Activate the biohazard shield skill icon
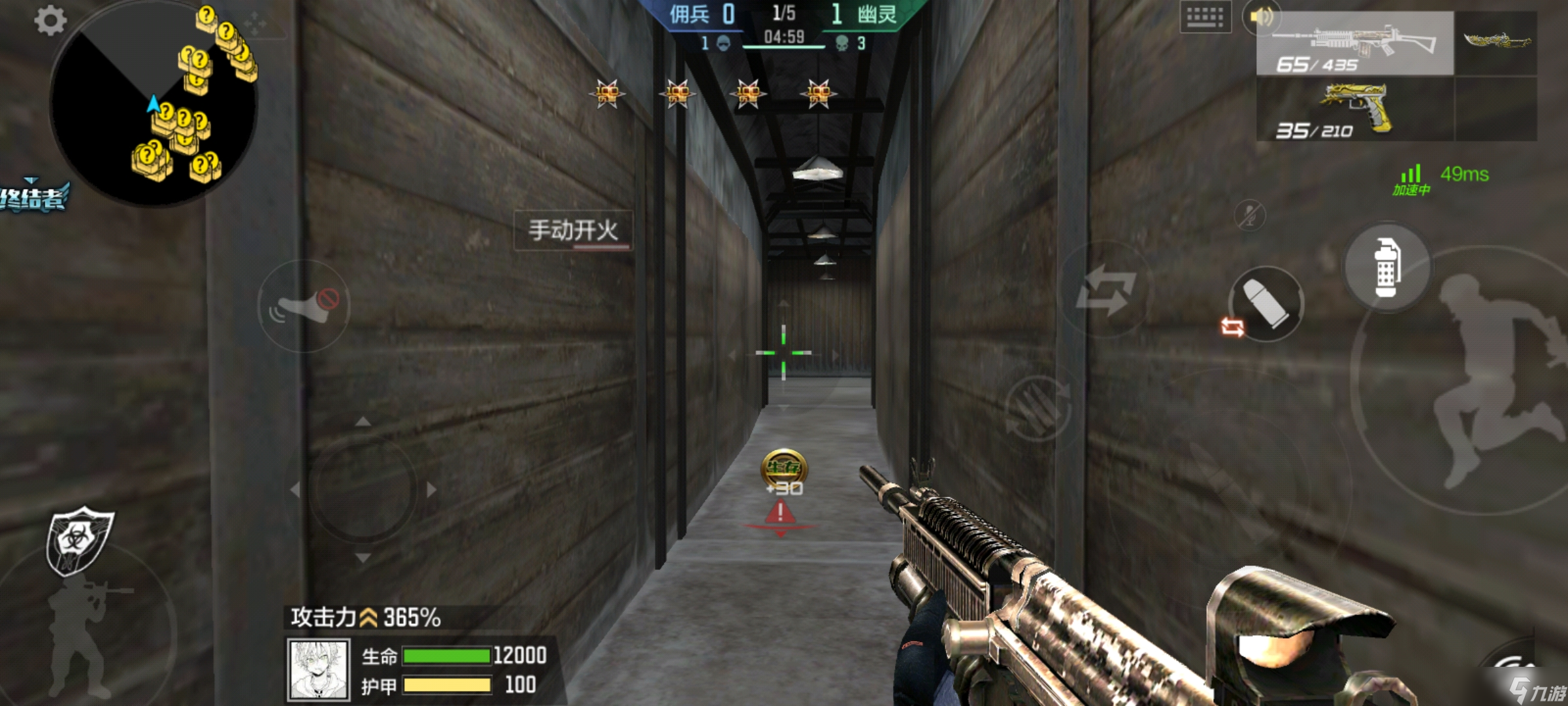 click(78, 541)
